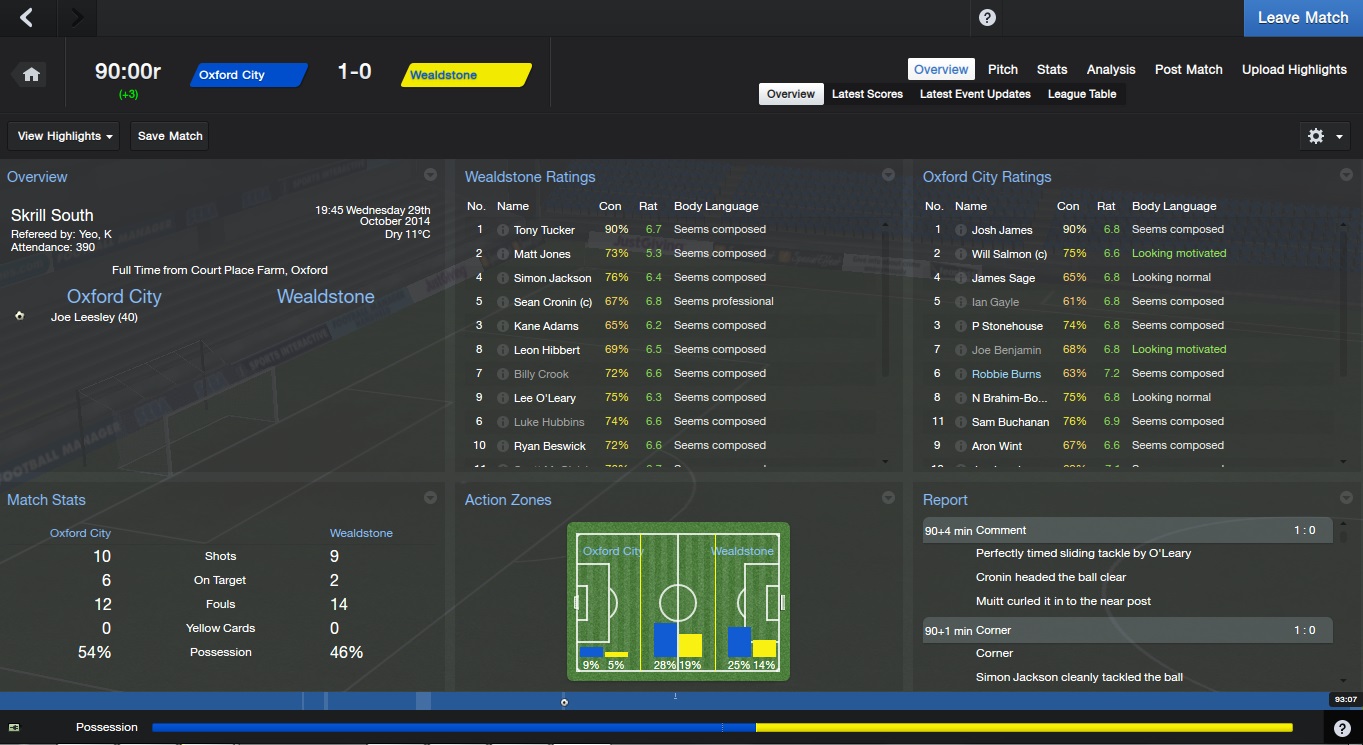
Task: Switch to the Pitch tab
Action: point(1002,69)
